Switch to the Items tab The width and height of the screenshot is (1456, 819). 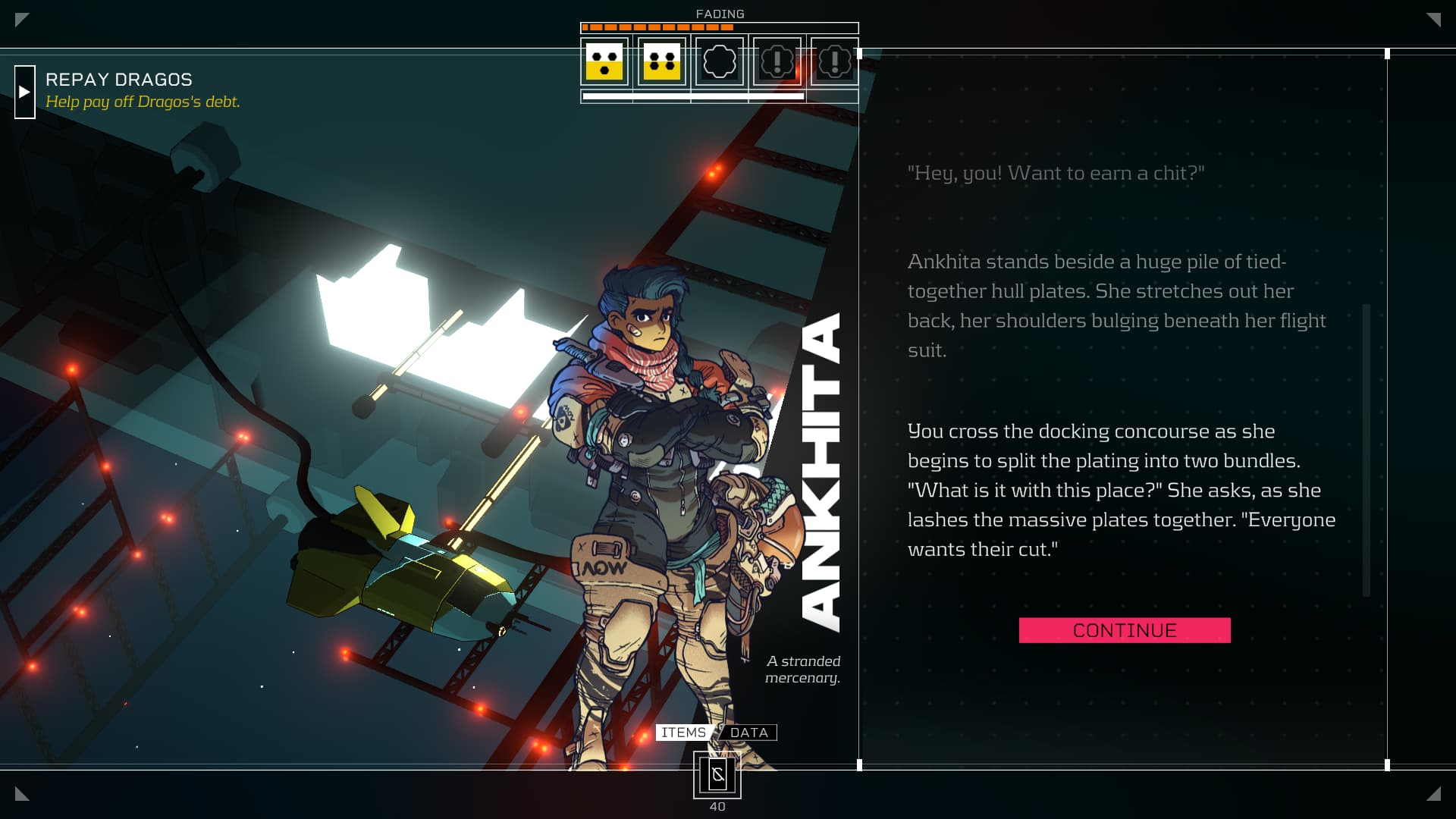coord(683,733)
